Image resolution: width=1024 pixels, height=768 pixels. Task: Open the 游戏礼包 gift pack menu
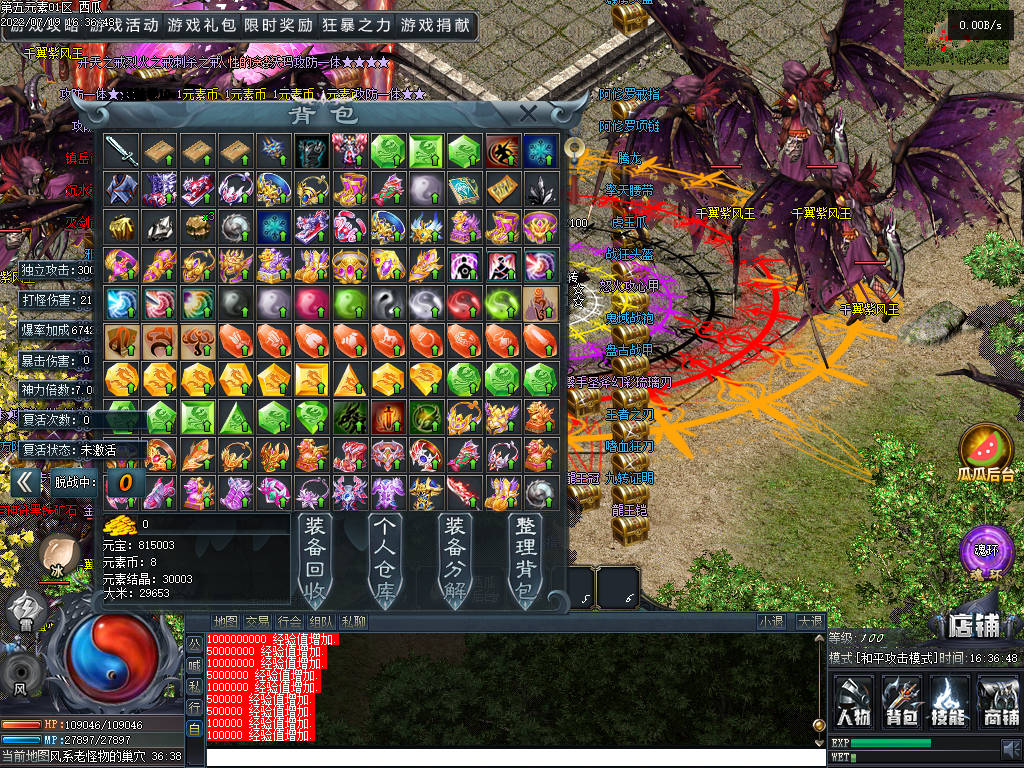point(200,25)
